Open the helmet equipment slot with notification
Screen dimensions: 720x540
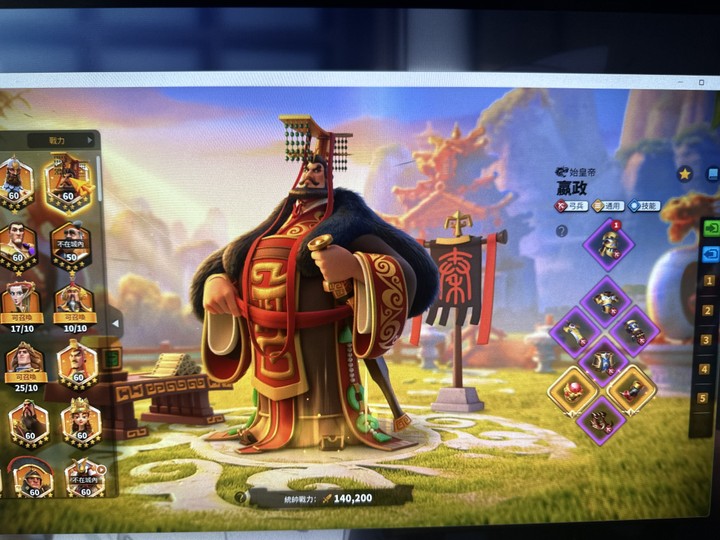point(608,244)
